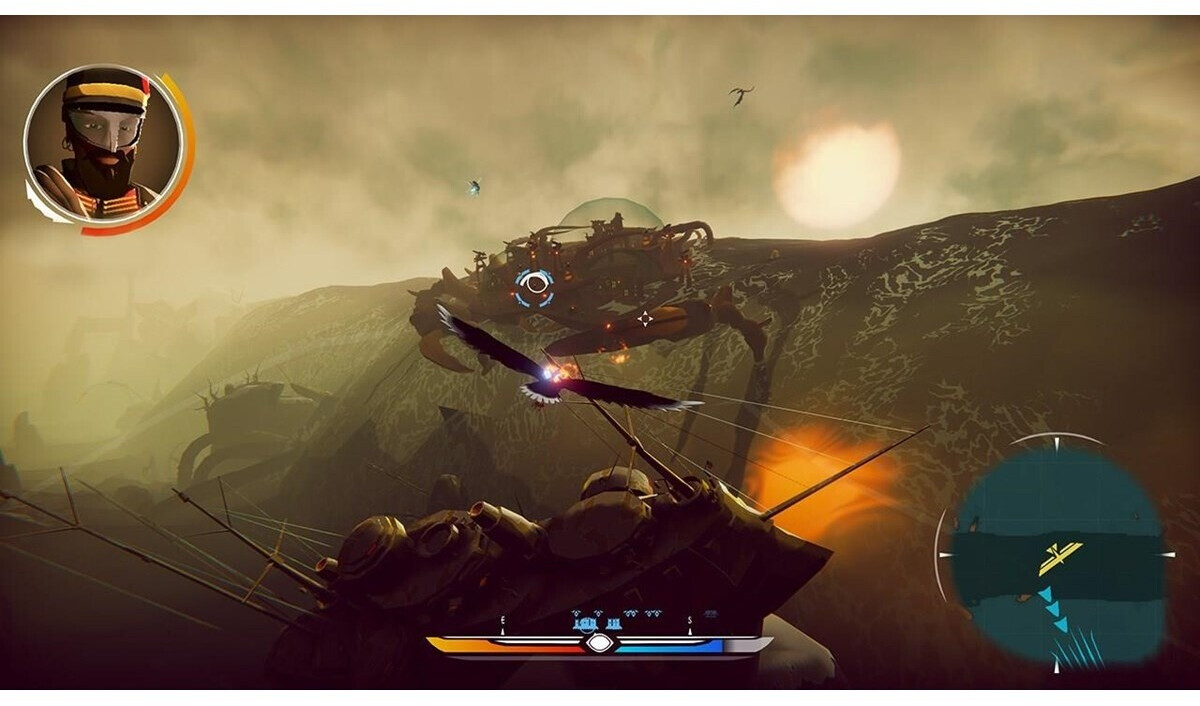1200x706 pixels.
Task: Click the pilot portrait in the corner
Action: point(104,144)
